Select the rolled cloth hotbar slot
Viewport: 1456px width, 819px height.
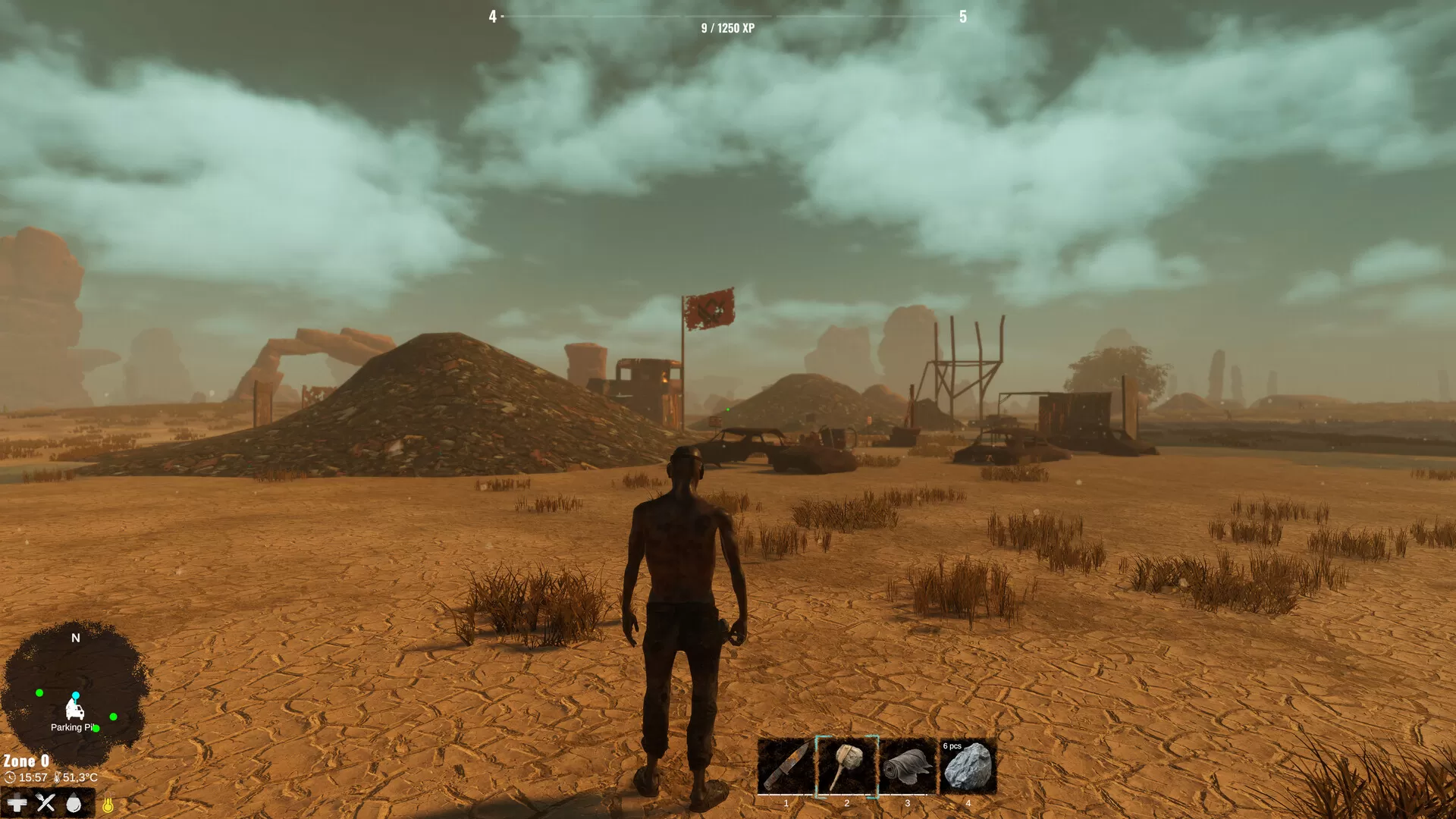click(908, 766)
